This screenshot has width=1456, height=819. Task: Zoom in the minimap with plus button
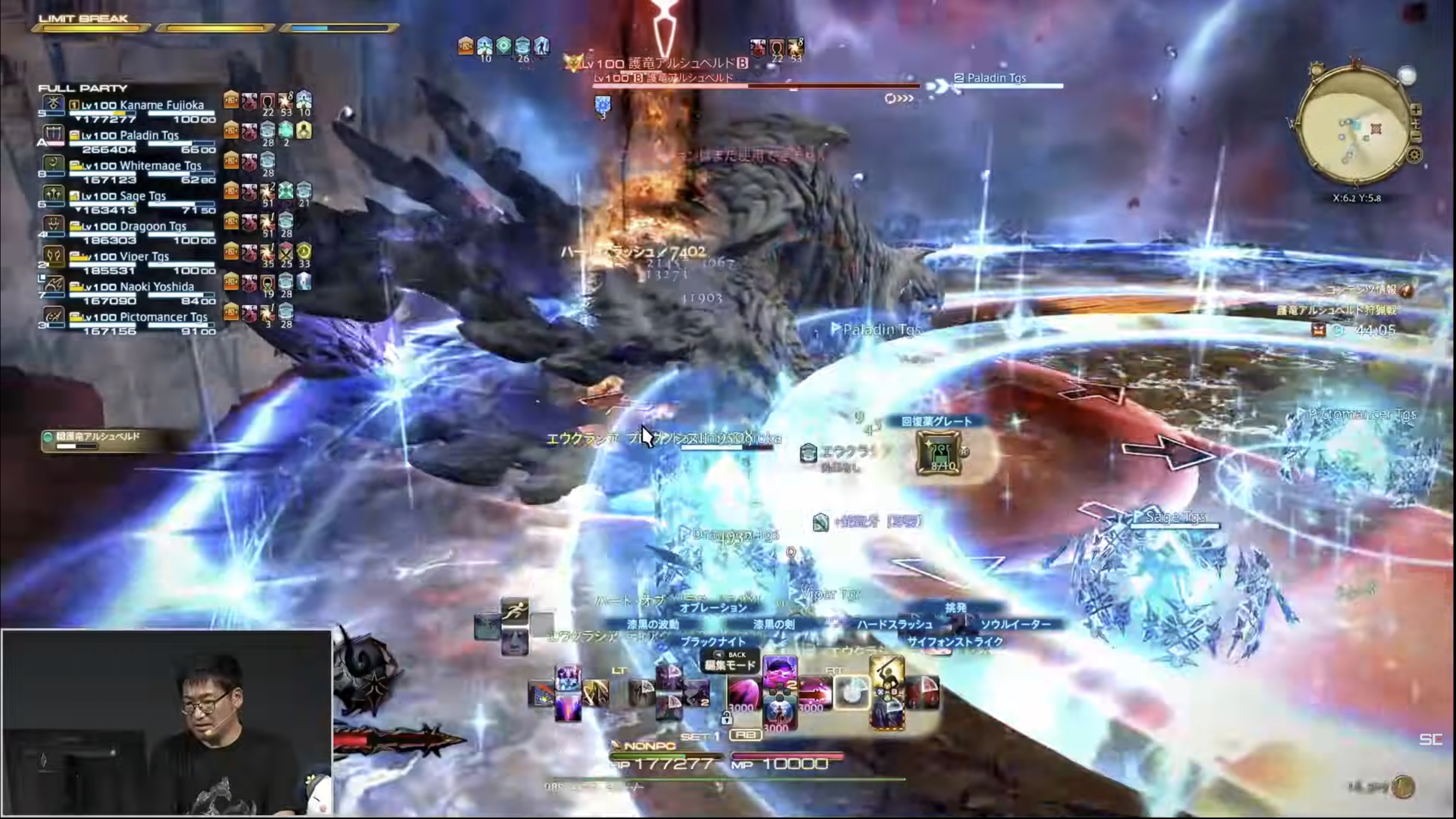coord(1416,110)
